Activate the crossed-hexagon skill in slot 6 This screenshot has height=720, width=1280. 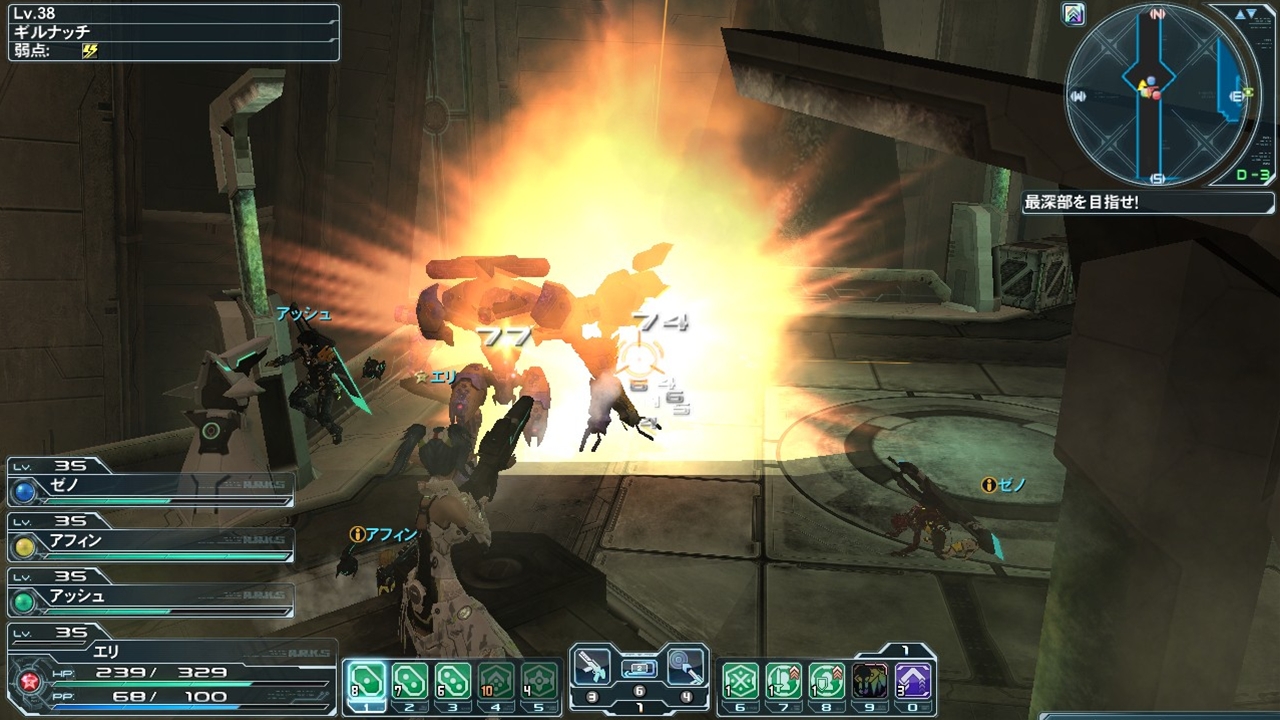pyautogui.click(x=739, y=682)
